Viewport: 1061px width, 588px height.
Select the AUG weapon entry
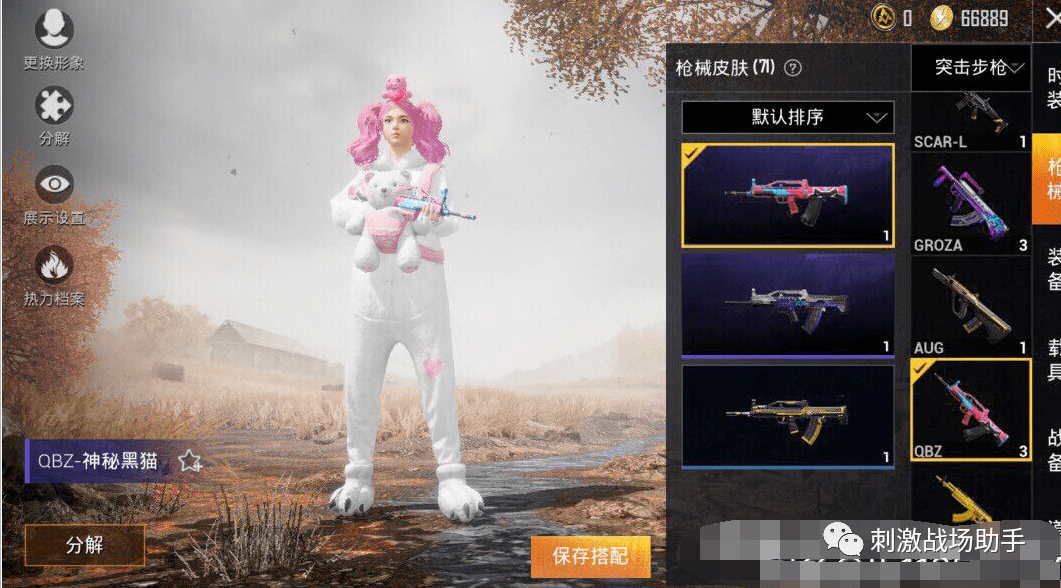tap(970, 306)
